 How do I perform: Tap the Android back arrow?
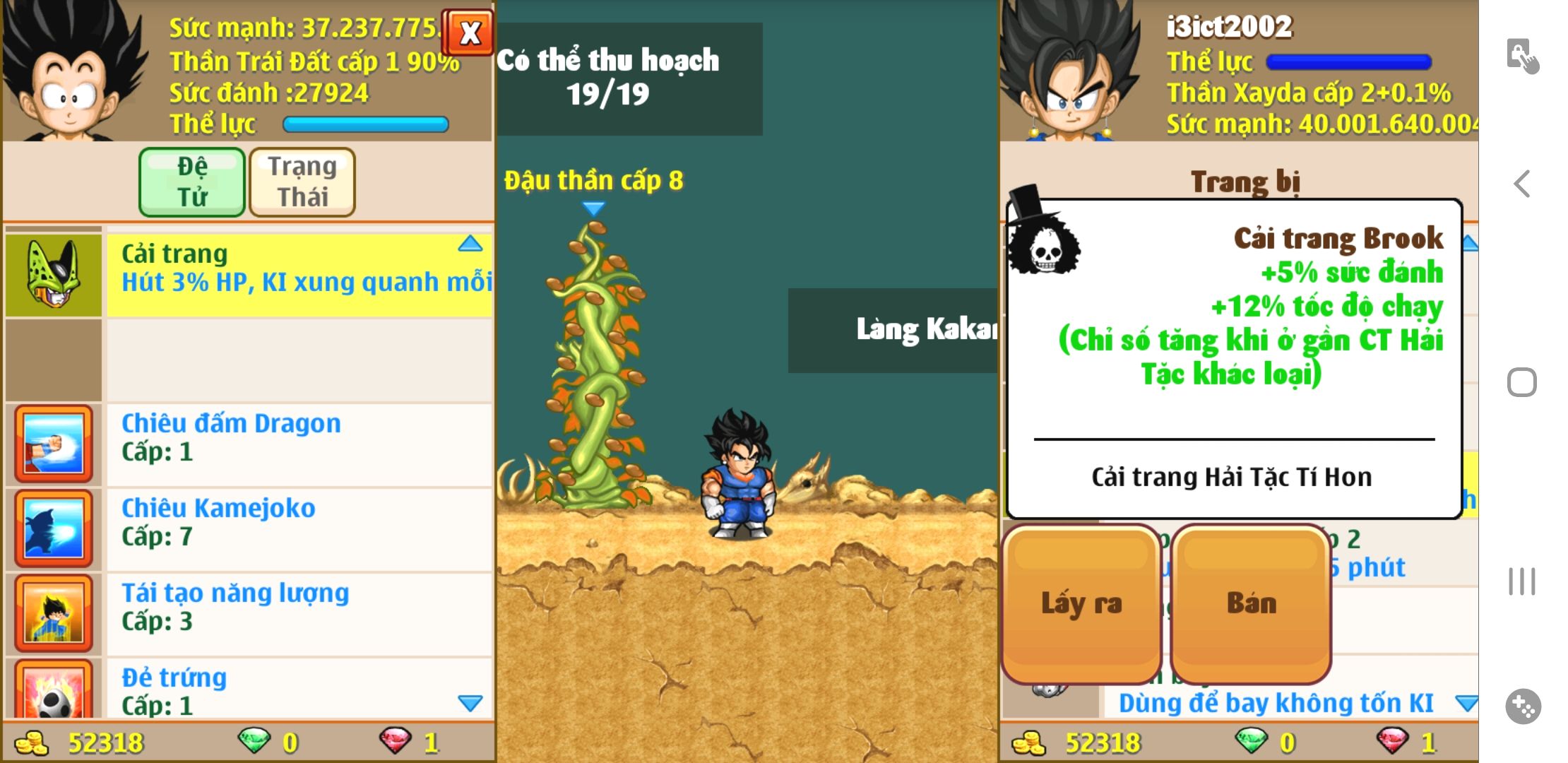(x=1522, y=184)
